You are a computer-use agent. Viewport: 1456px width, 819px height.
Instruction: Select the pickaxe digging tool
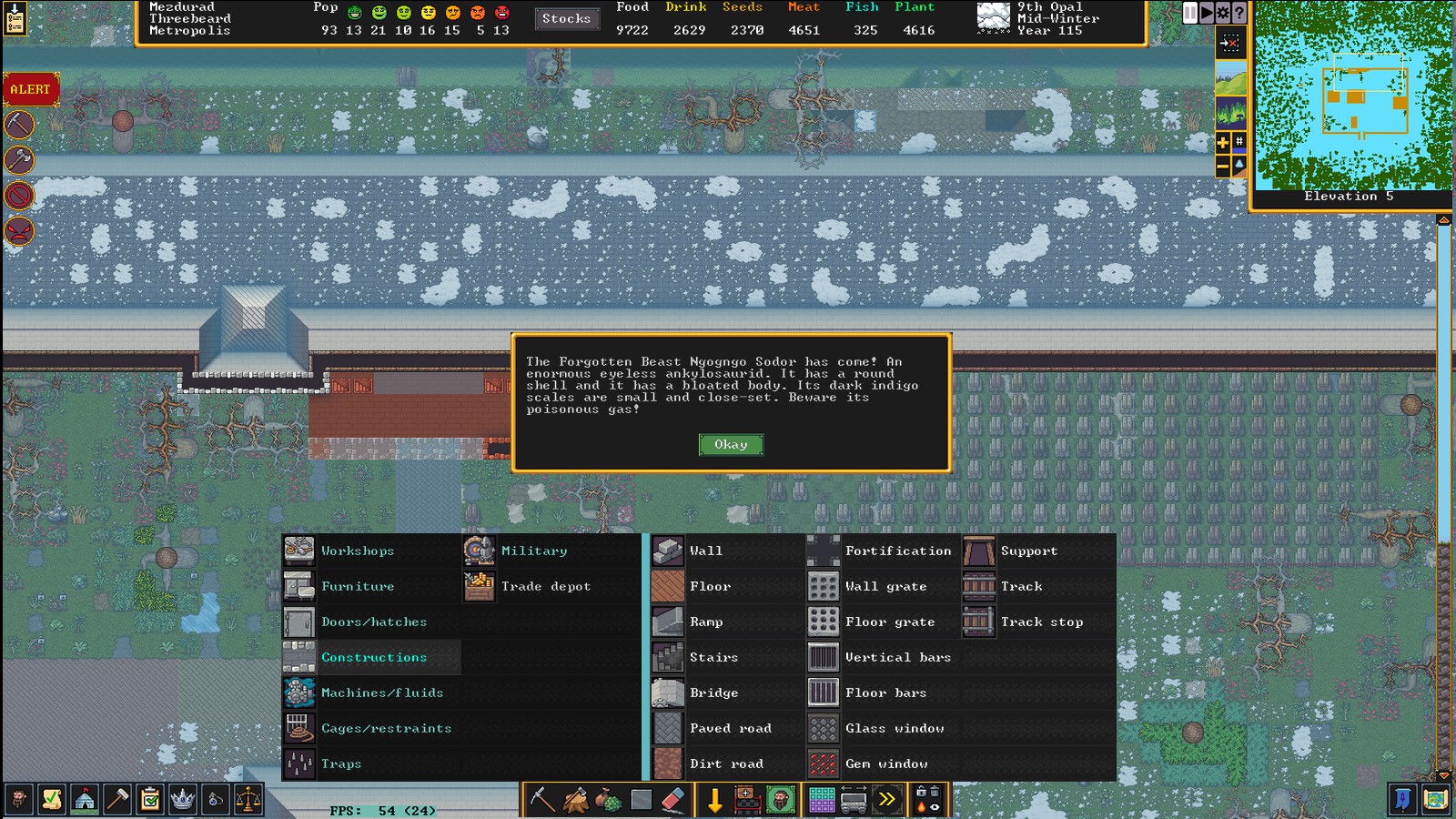click(x=542, y=800)
